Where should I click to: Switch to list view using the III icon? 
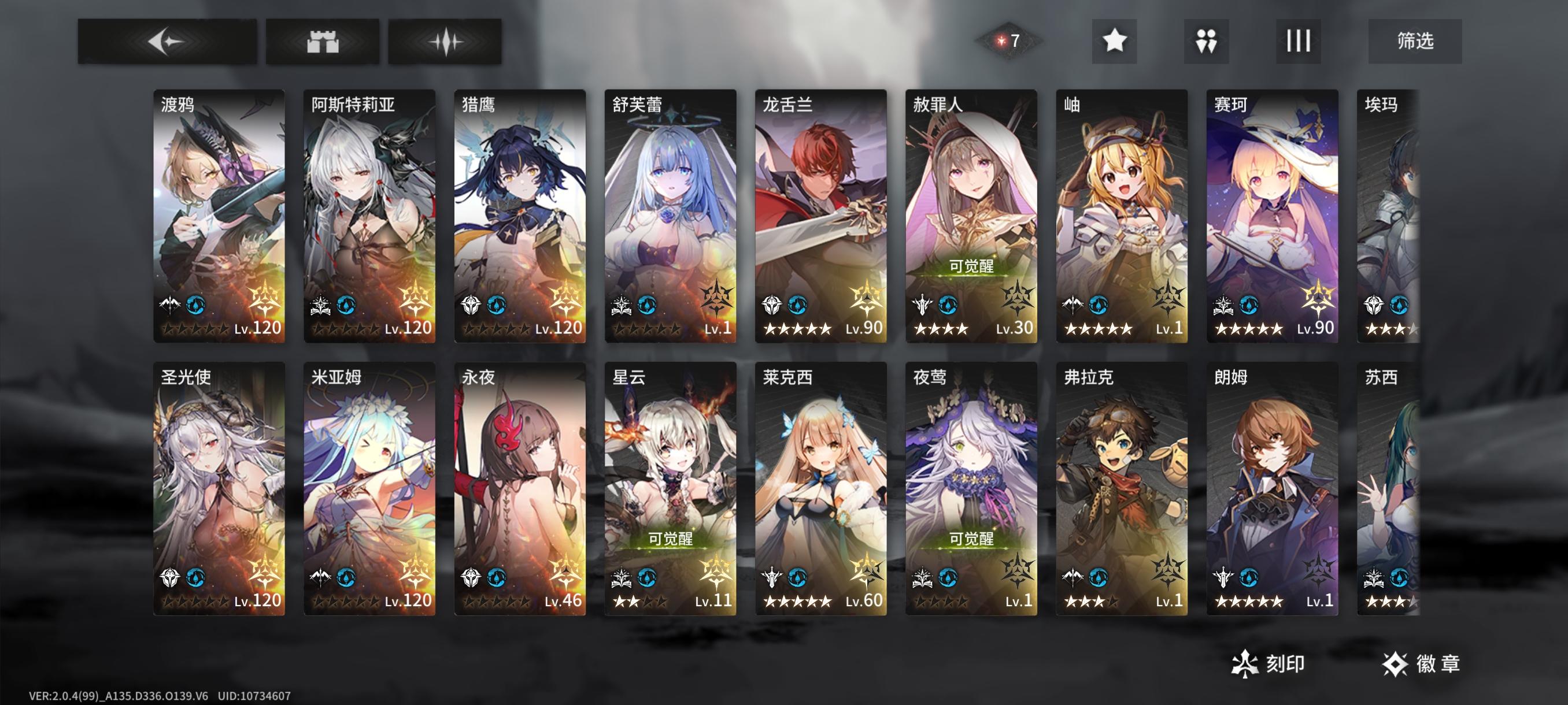tap(1297, 42)
